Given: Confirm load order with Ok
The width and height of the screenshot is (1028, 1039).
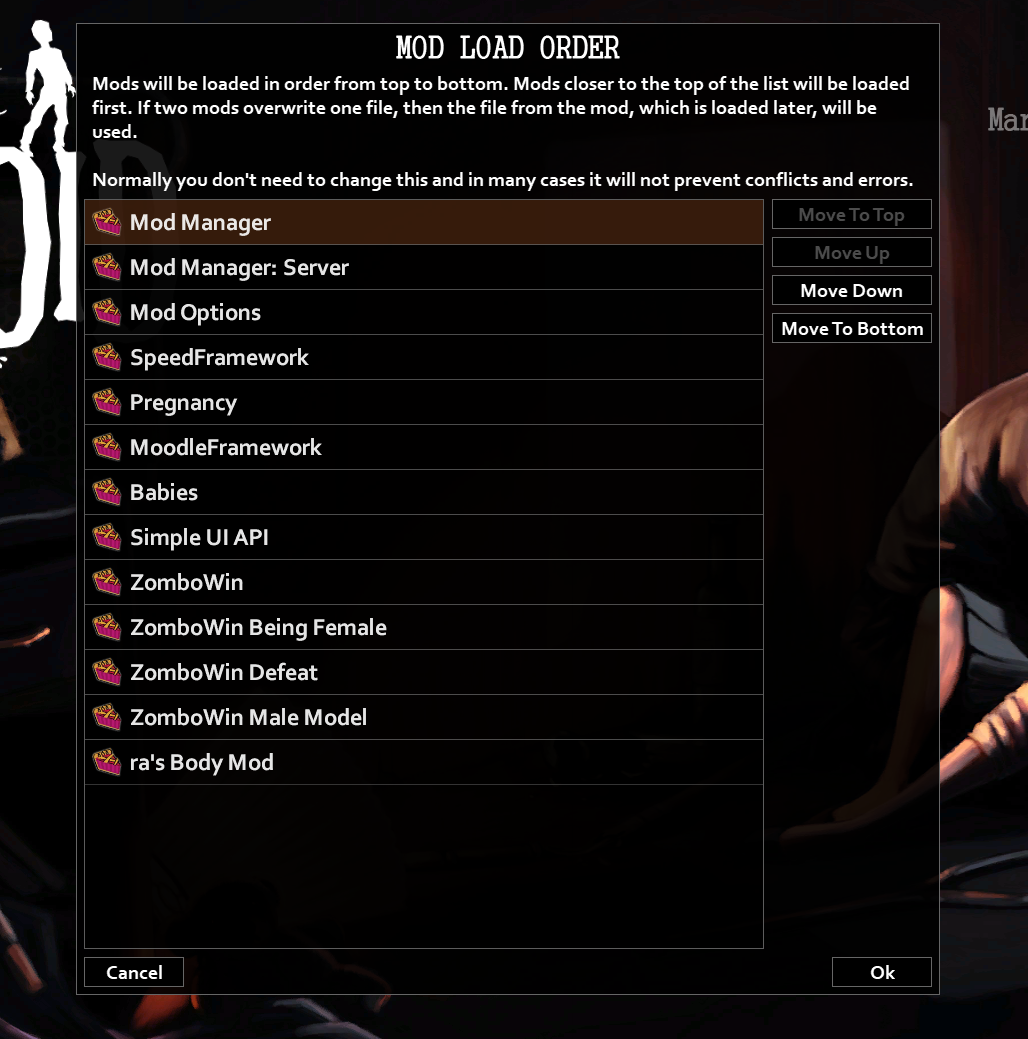Looking at the screenshot, I should click(881, 972).
